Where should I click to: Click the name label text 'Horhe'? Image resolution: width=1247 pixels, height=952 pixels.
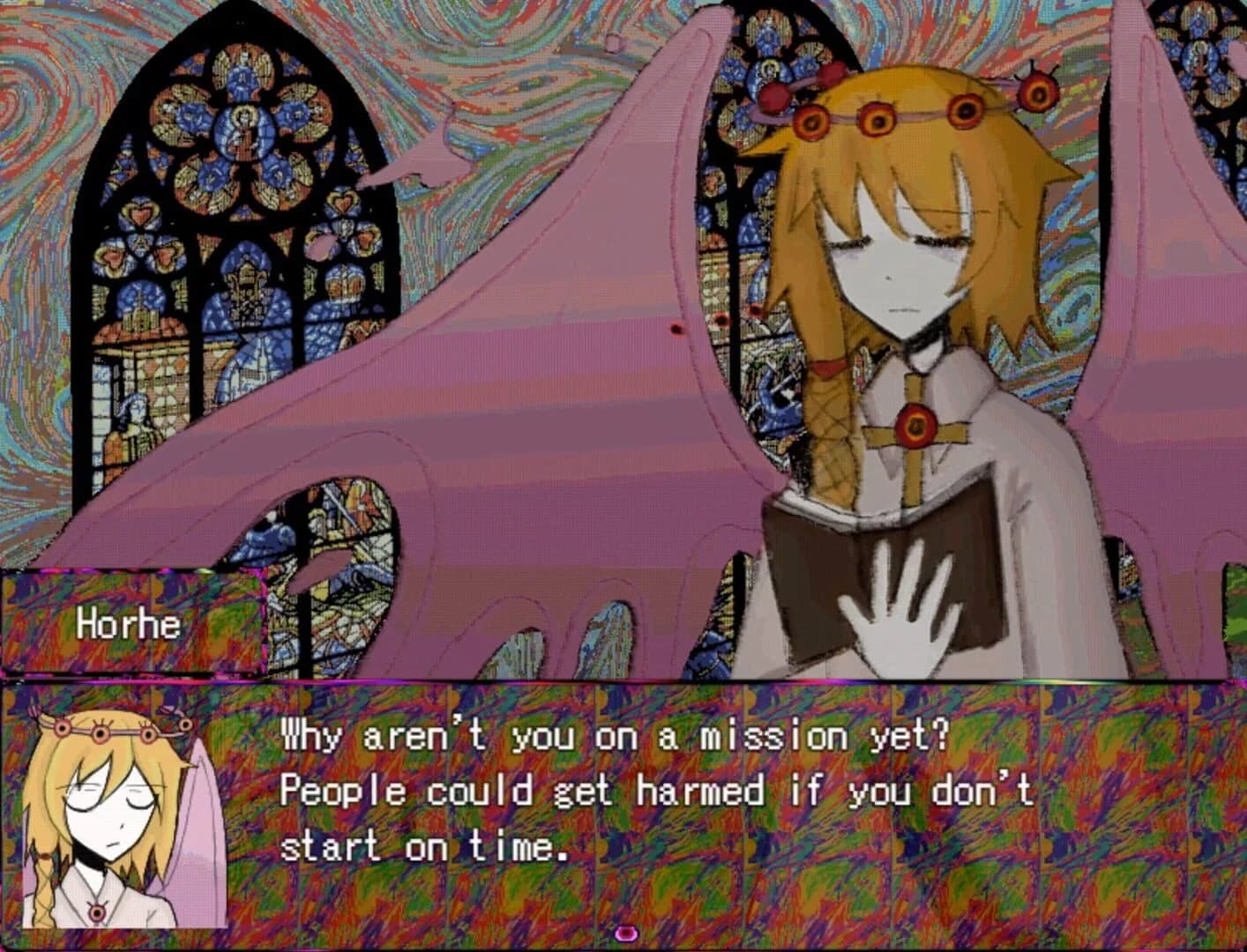[x=131, y=624]
